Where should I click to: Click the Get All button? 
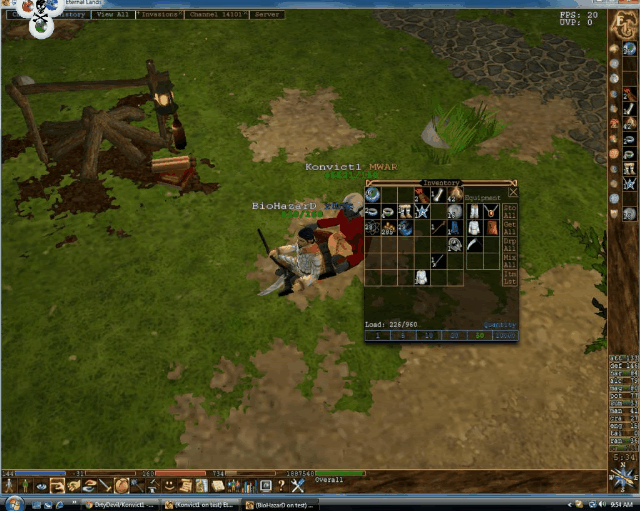(510, 230)
